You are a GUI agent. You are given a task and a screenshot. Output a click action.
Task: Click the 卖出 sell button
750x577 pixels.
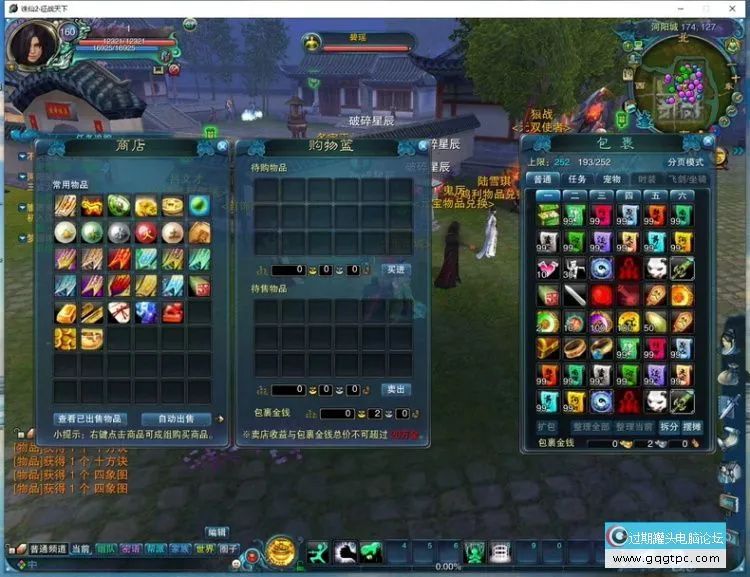(395, 389)
